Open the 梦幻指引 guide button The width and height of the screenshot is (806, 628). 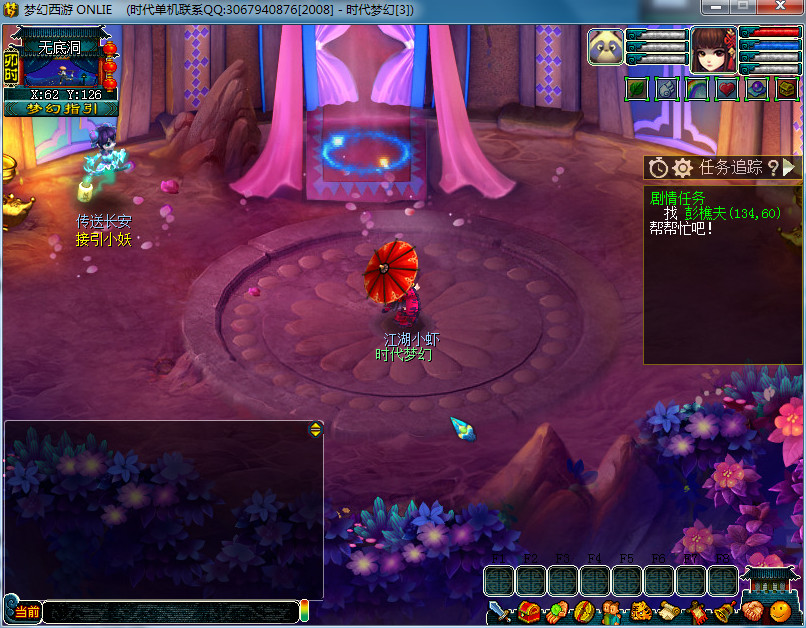60,109
